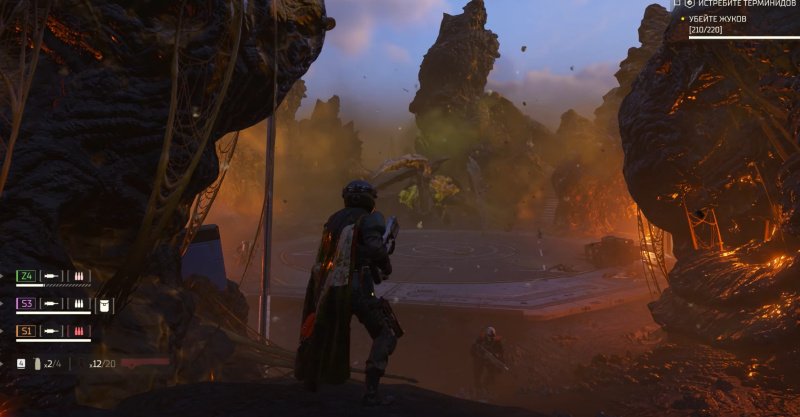800x417 pixels.
Task: Select squad member S1 tag
Action: pyautogui.click(x=27, y=331)
